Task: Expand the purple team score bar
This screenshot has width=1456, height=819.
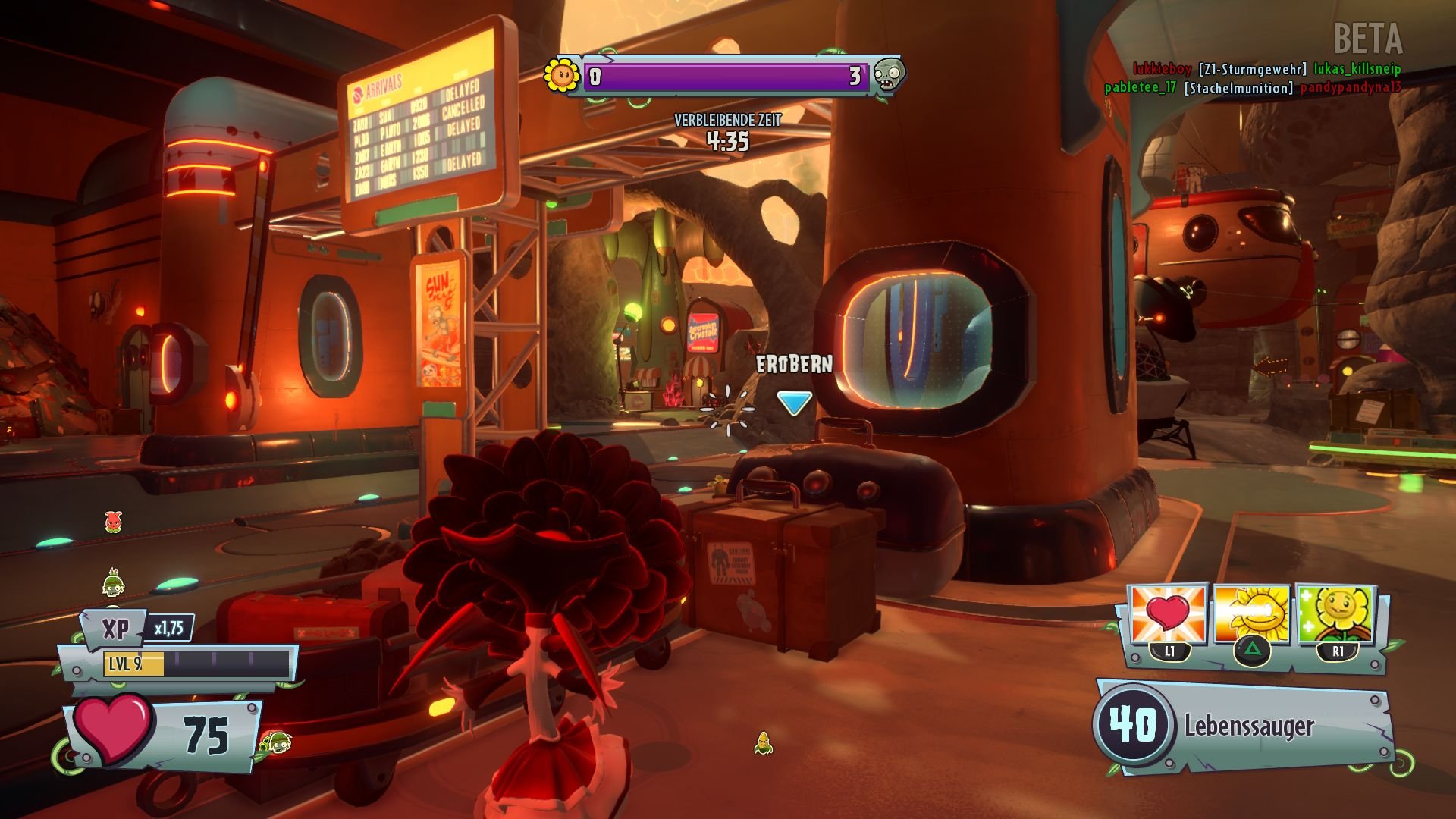Action: point(726,76)
